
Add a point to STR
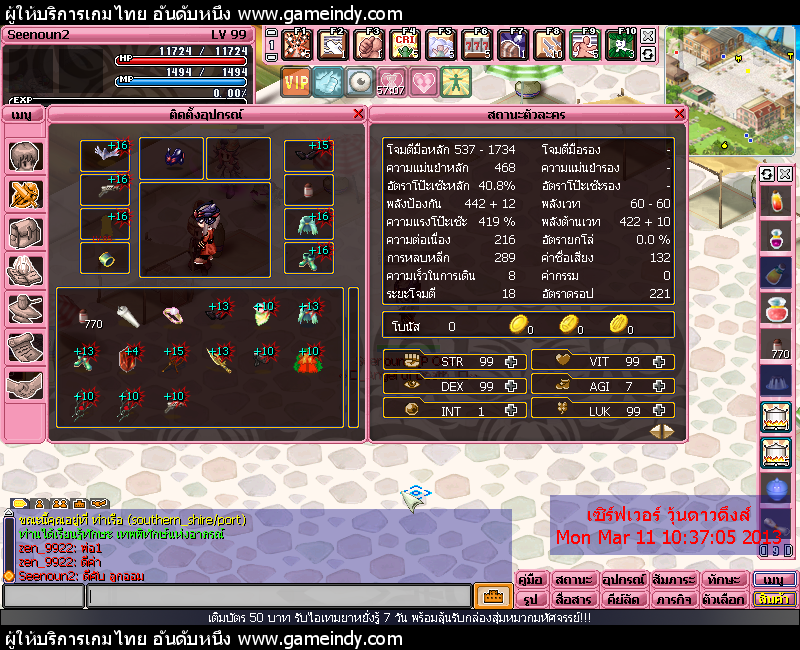[511, 361]
